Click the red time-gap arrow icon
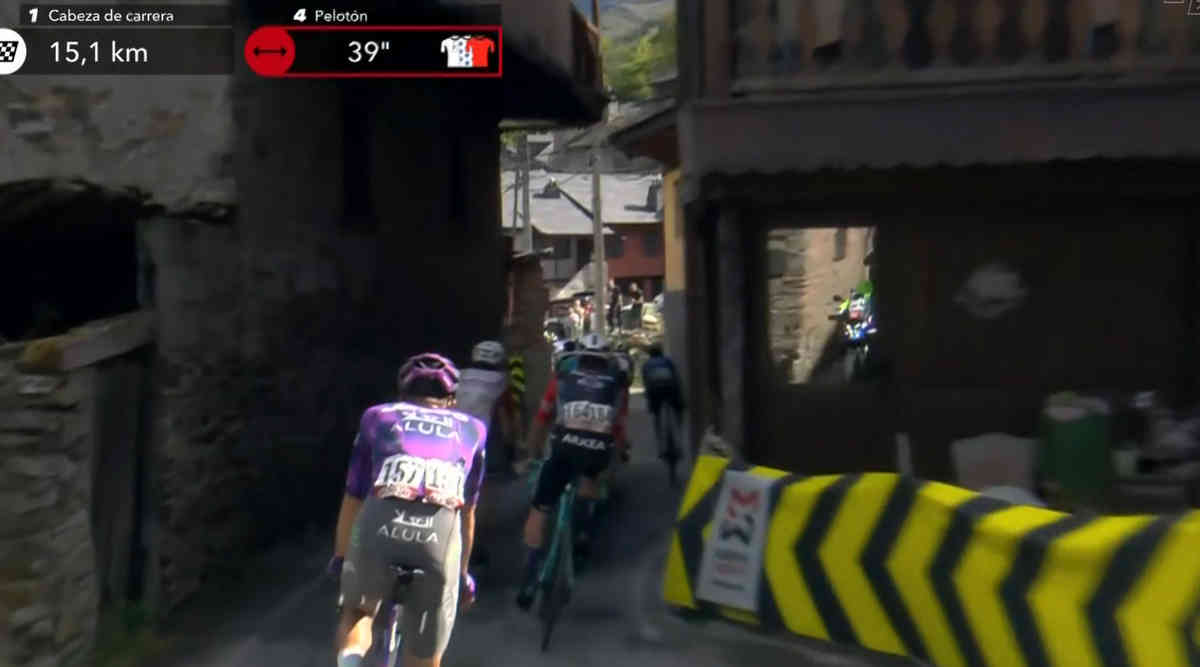1200x667 pixels. [x=270, y=52]
